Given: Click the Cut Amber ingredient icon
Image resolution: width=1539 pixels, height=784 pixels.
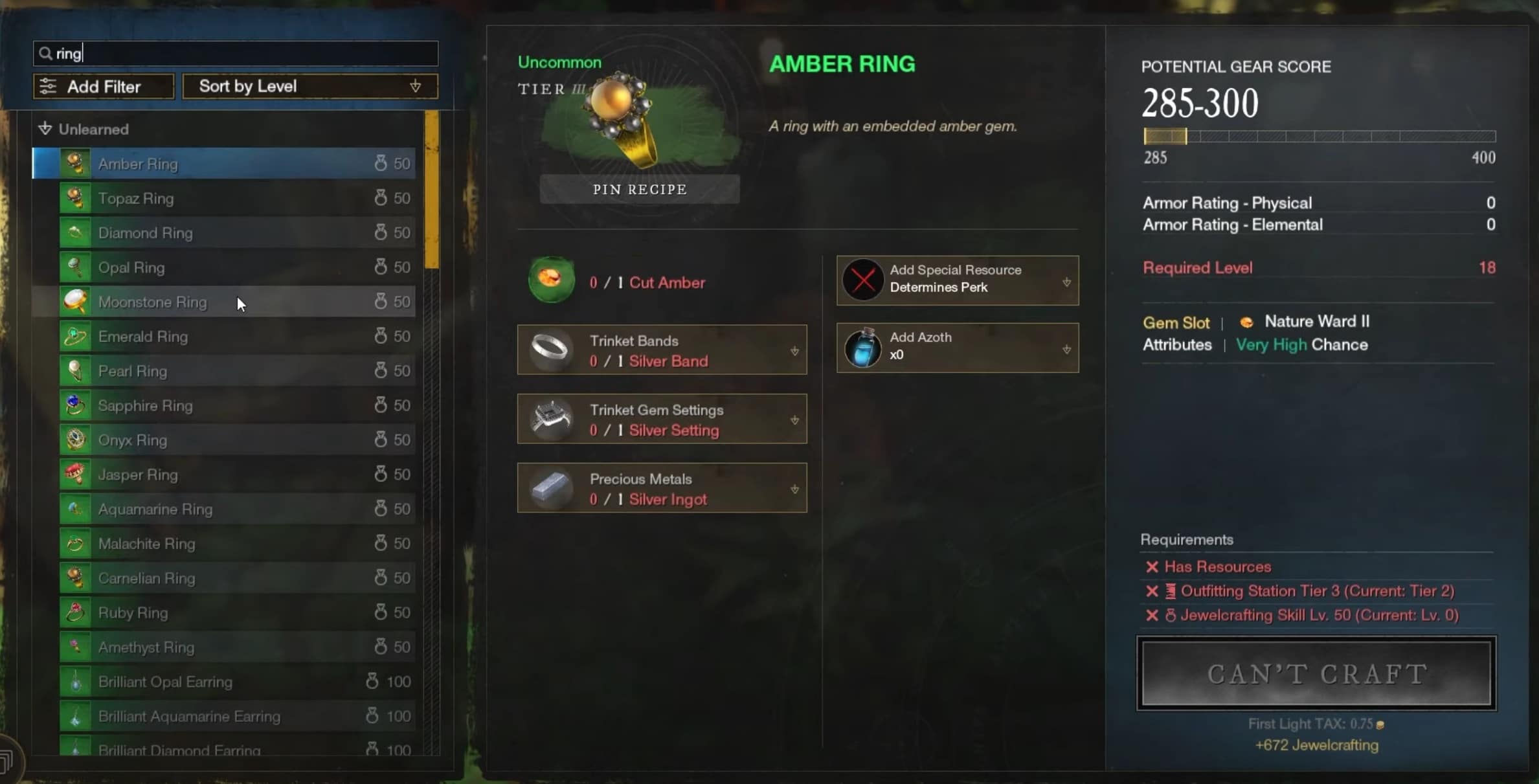Looking at the screenshot, I should click(x=550, y=280).
